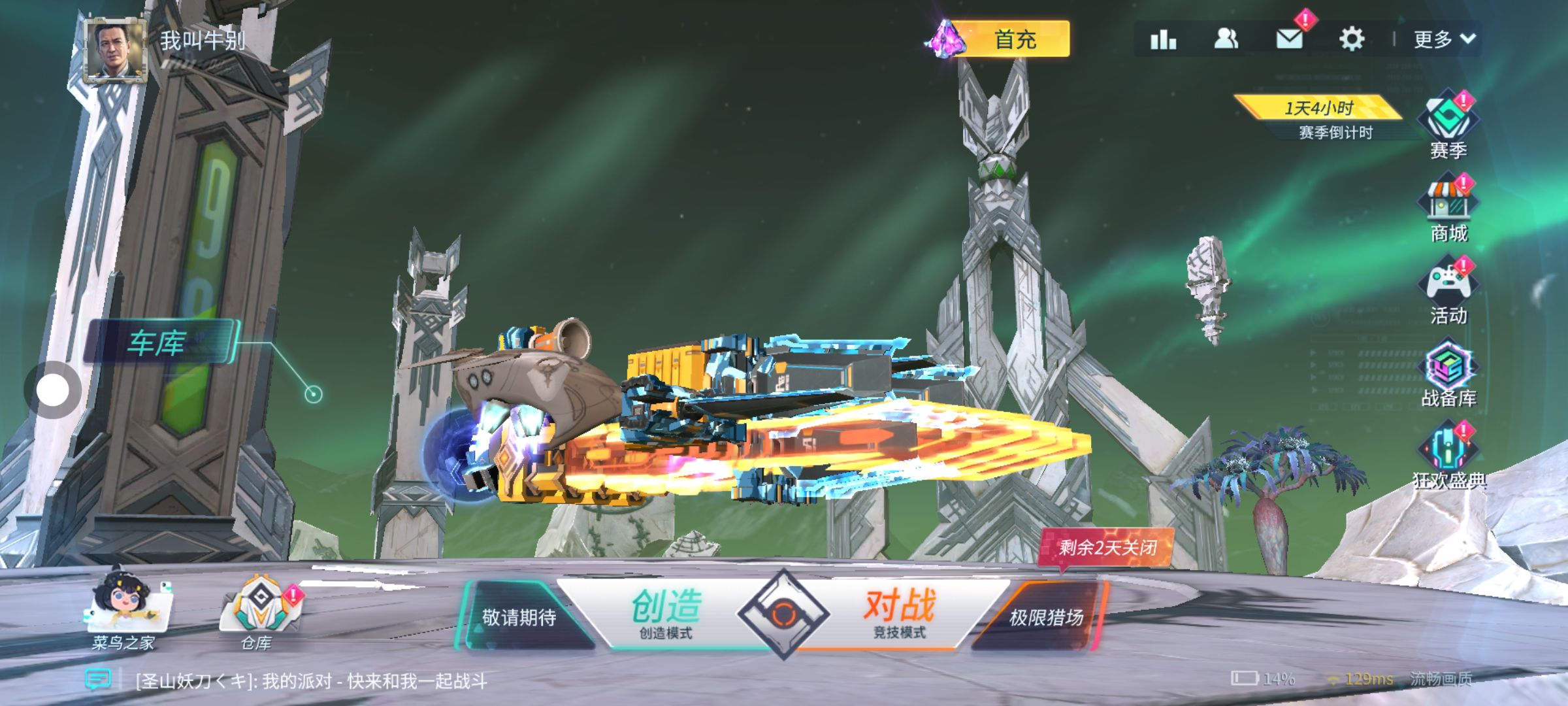Check the mail envelope icon
Image resolution: width=1568 pixels, height=706 pixels.
pyautogui.click(x=1289, y=40)
